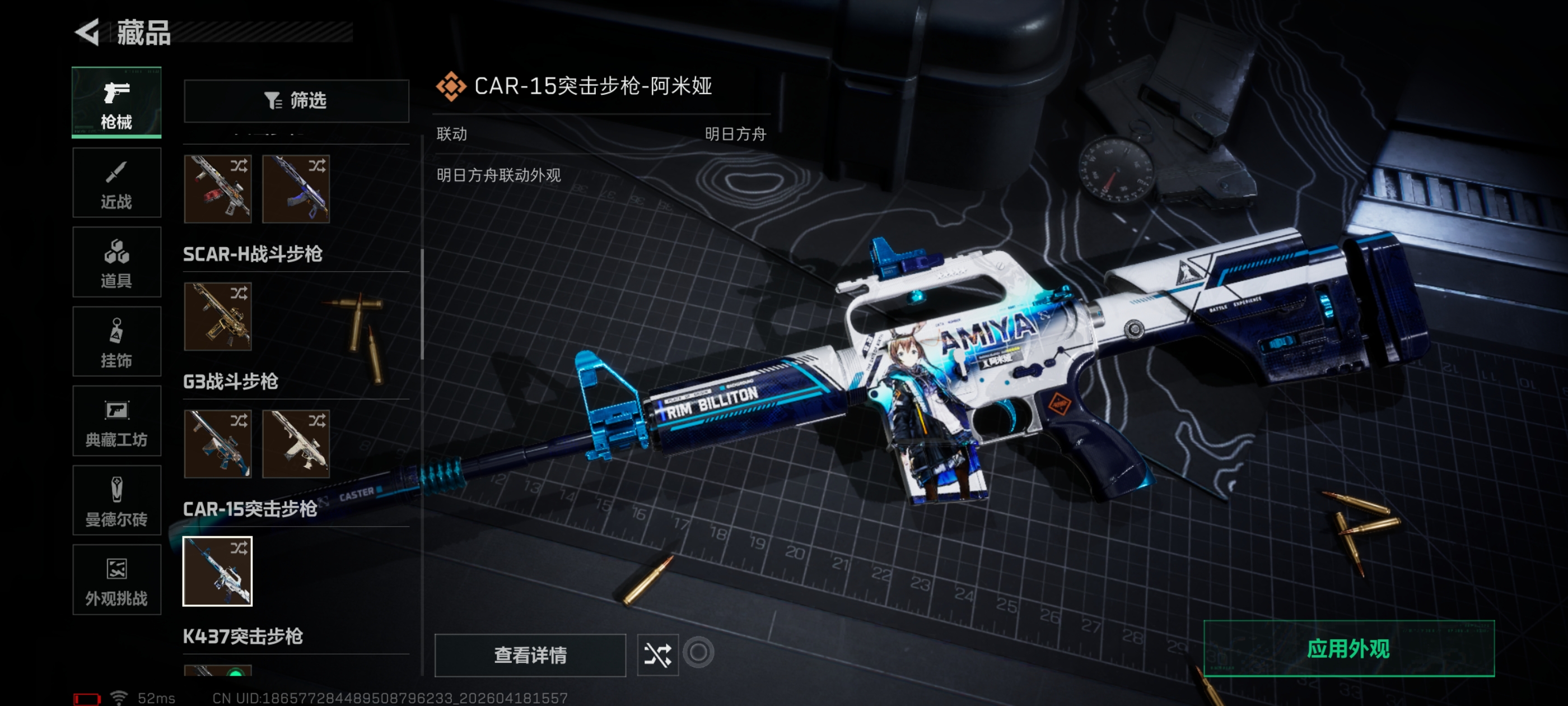The image size is (1568, 706).
Task: Select the blue-and-white G3 rifle skin thumbnail
Action: (x=217, y=443)
